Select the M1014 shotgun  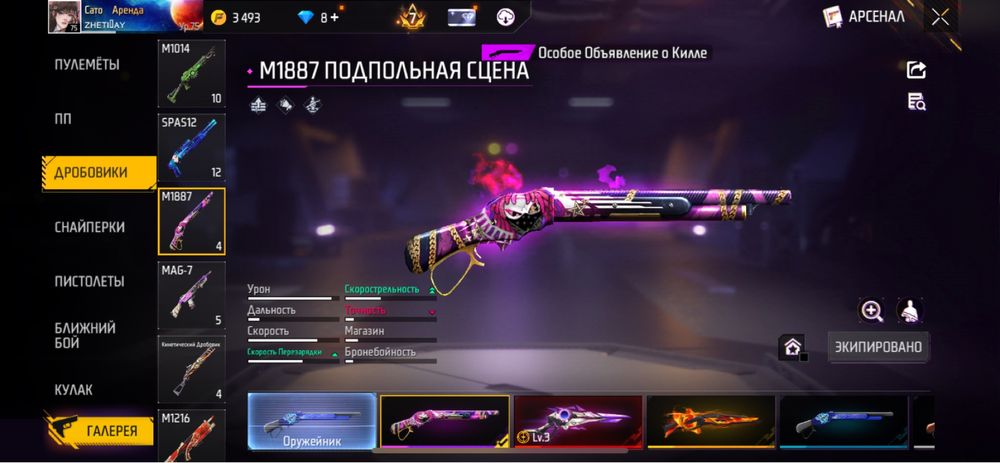[x=191, y=74]
